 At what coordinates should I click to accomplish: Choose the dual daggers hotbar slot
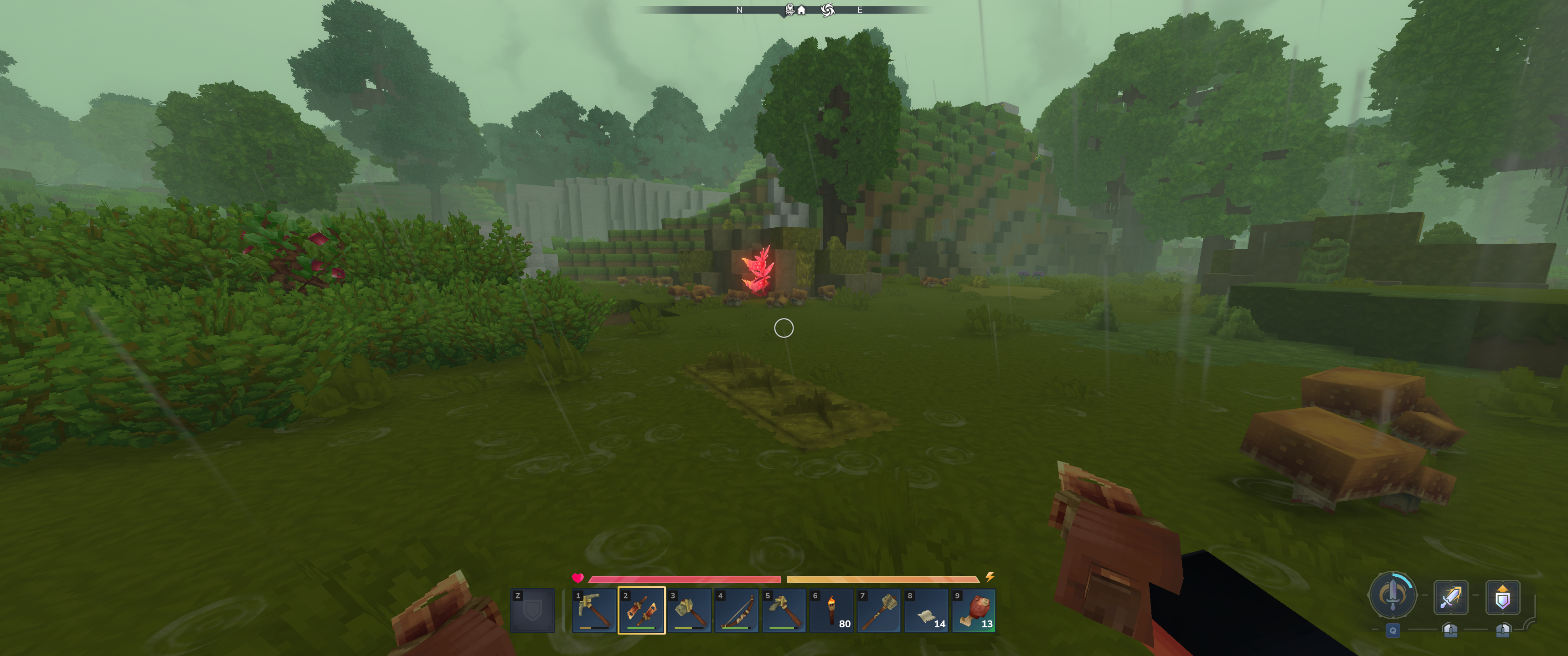pos(642,610)
